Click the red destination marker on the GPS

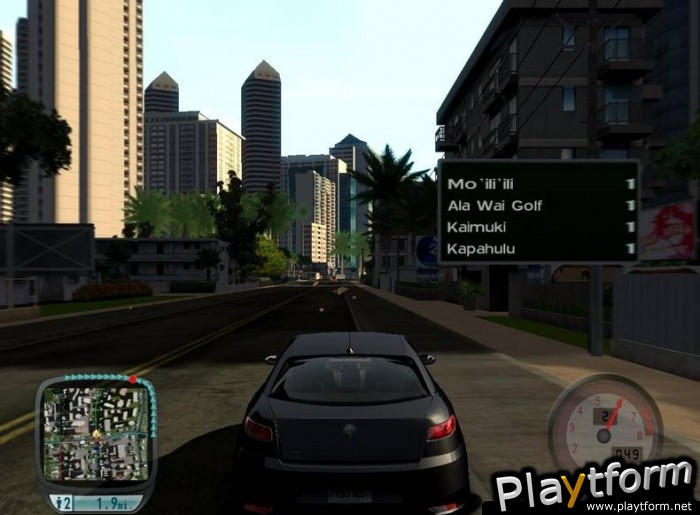tap(131, 379)
